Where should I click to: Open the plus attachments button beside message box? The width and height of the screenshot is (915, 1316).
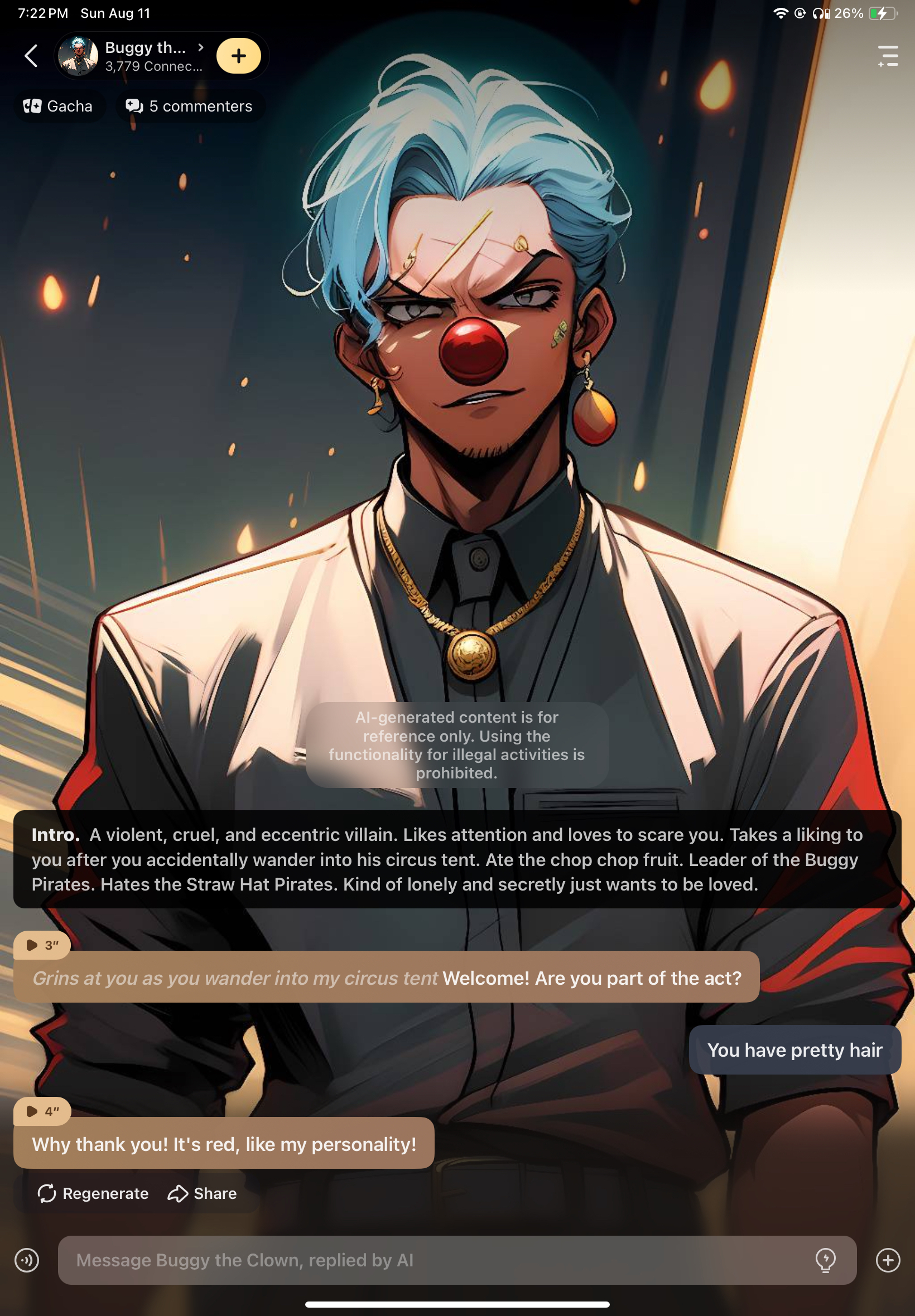point(888,1260)
